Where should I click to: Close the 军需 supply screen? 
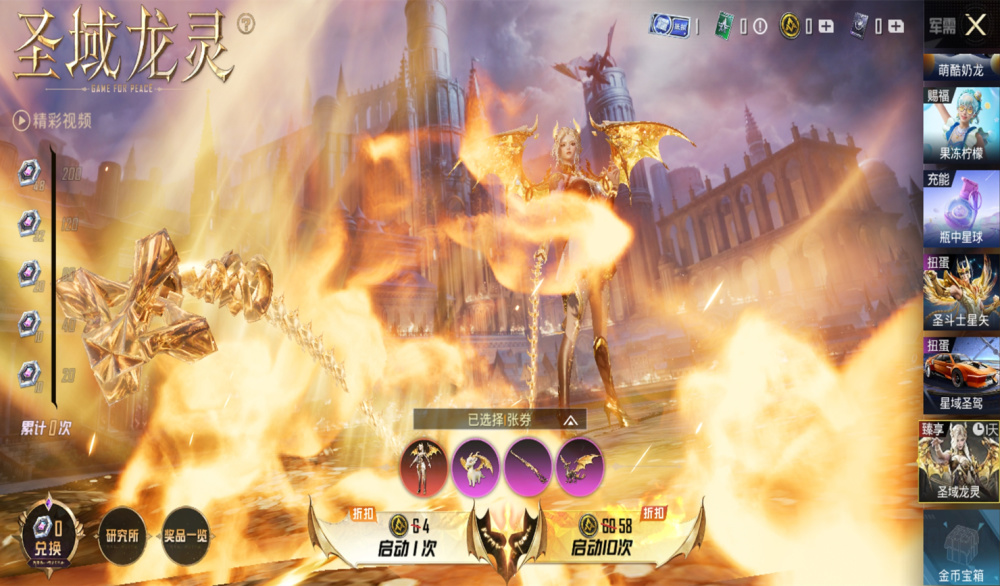pos(975,25)
